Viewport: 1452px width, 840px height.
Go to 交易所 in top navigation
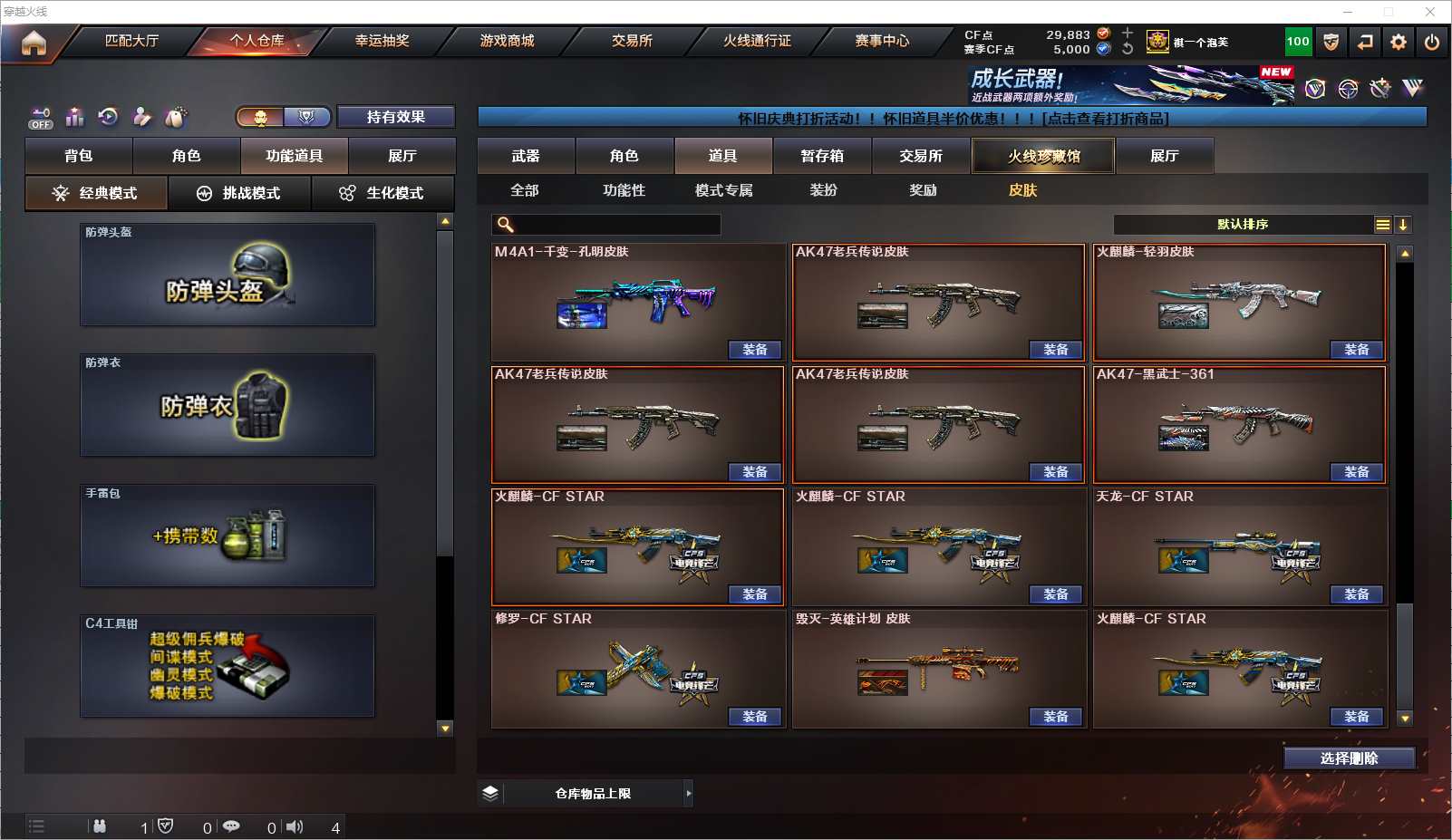632,41
